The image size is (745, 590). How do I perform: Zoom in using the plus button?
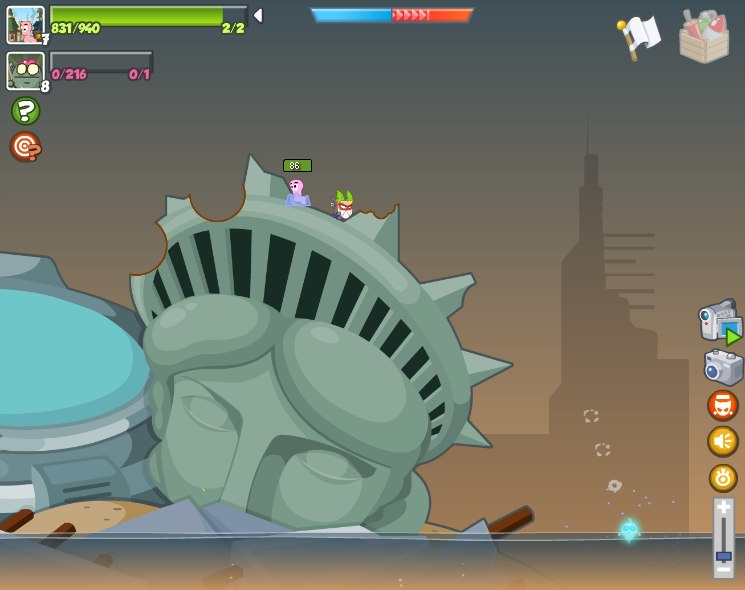point(723,507)
